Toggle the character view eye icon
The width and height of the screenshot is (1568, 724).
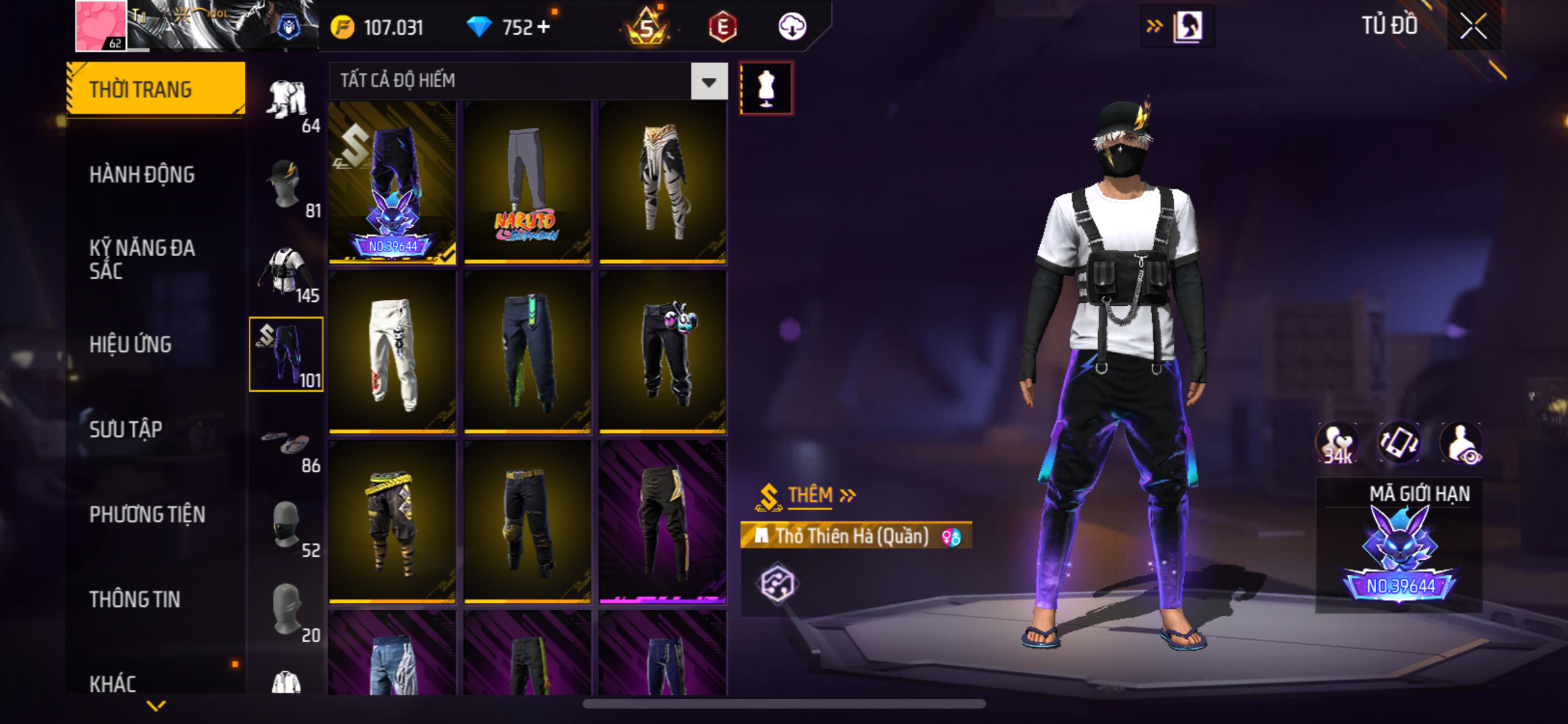(x=1462, y=443)
